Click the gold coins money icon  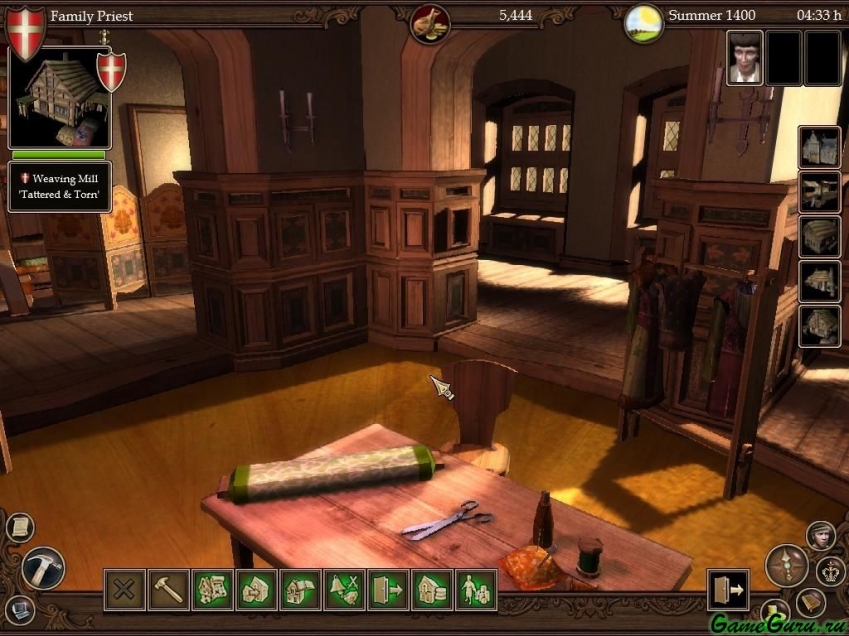click(x=430, y=22)
